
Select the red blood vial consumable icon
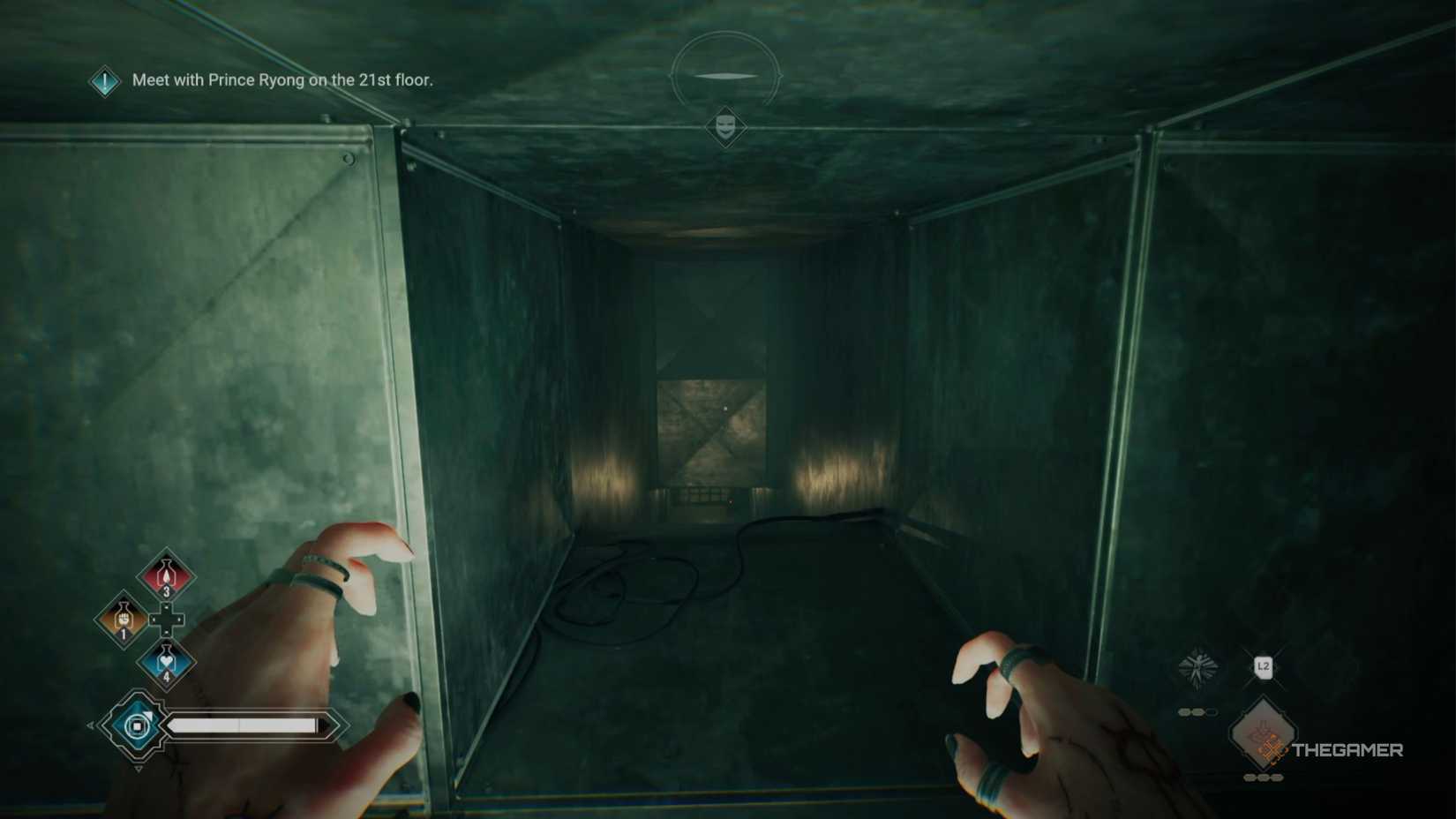click(x=165, y=575)
